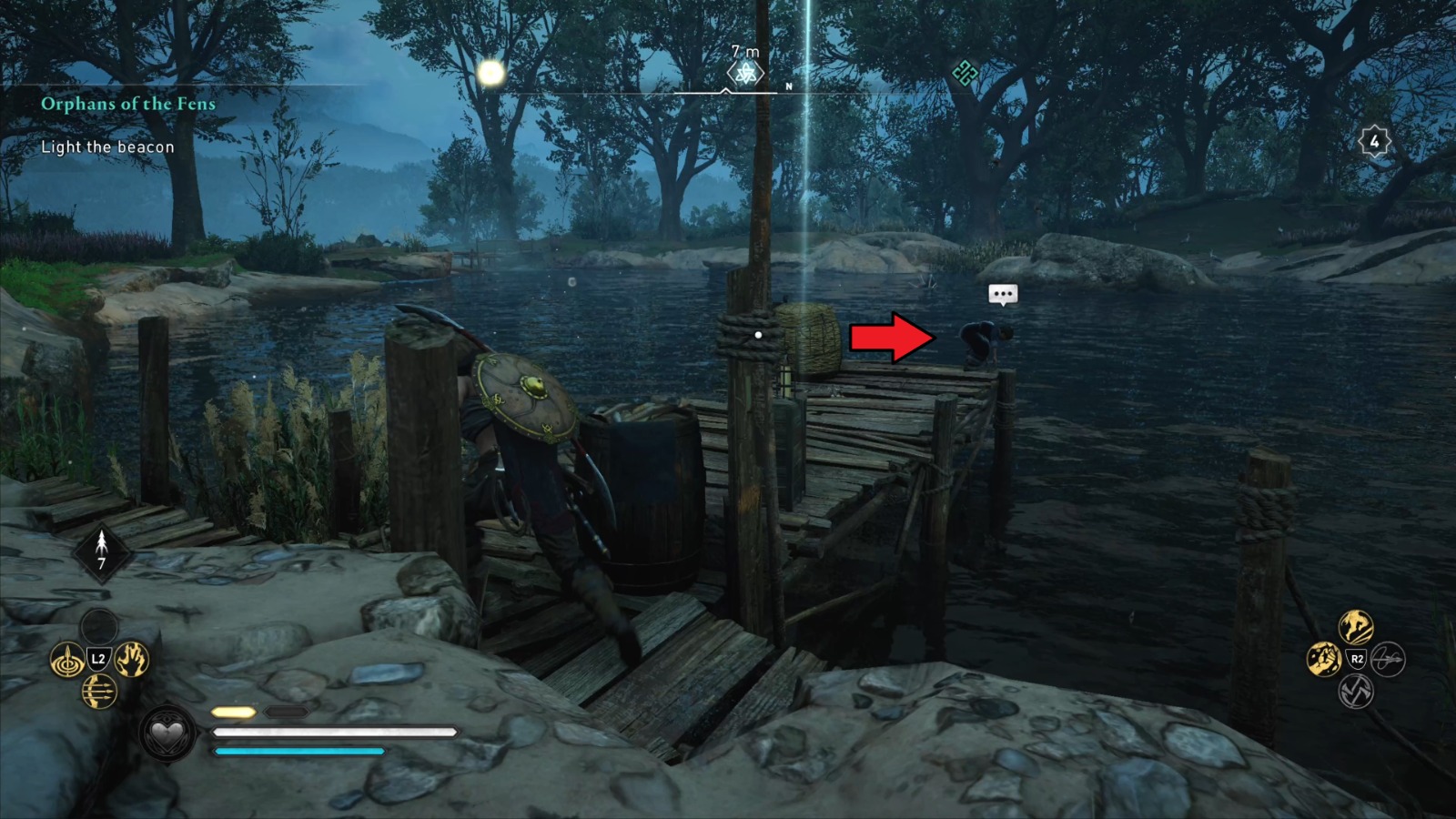This screenshot has width=1456, height=819.
Task: Select the harpoon ability icon left of L2
Action: coord(69,661)
